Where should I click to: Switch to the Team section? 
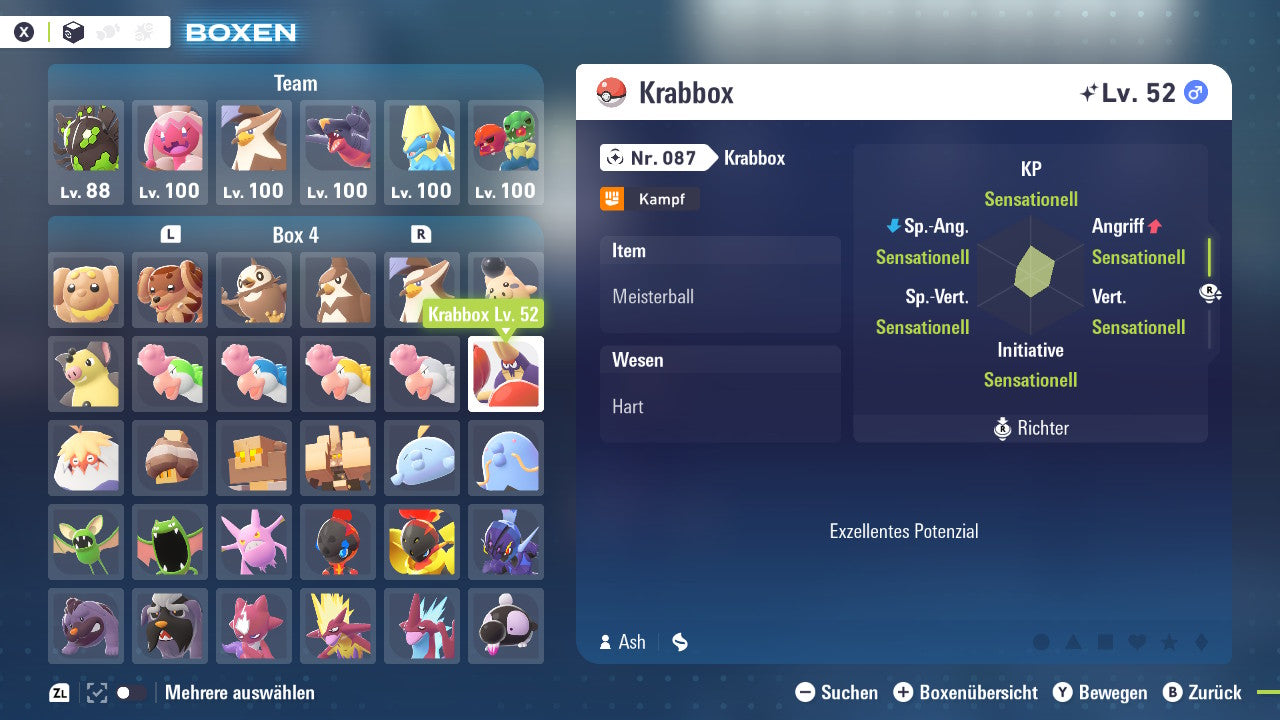coord(294,83)
